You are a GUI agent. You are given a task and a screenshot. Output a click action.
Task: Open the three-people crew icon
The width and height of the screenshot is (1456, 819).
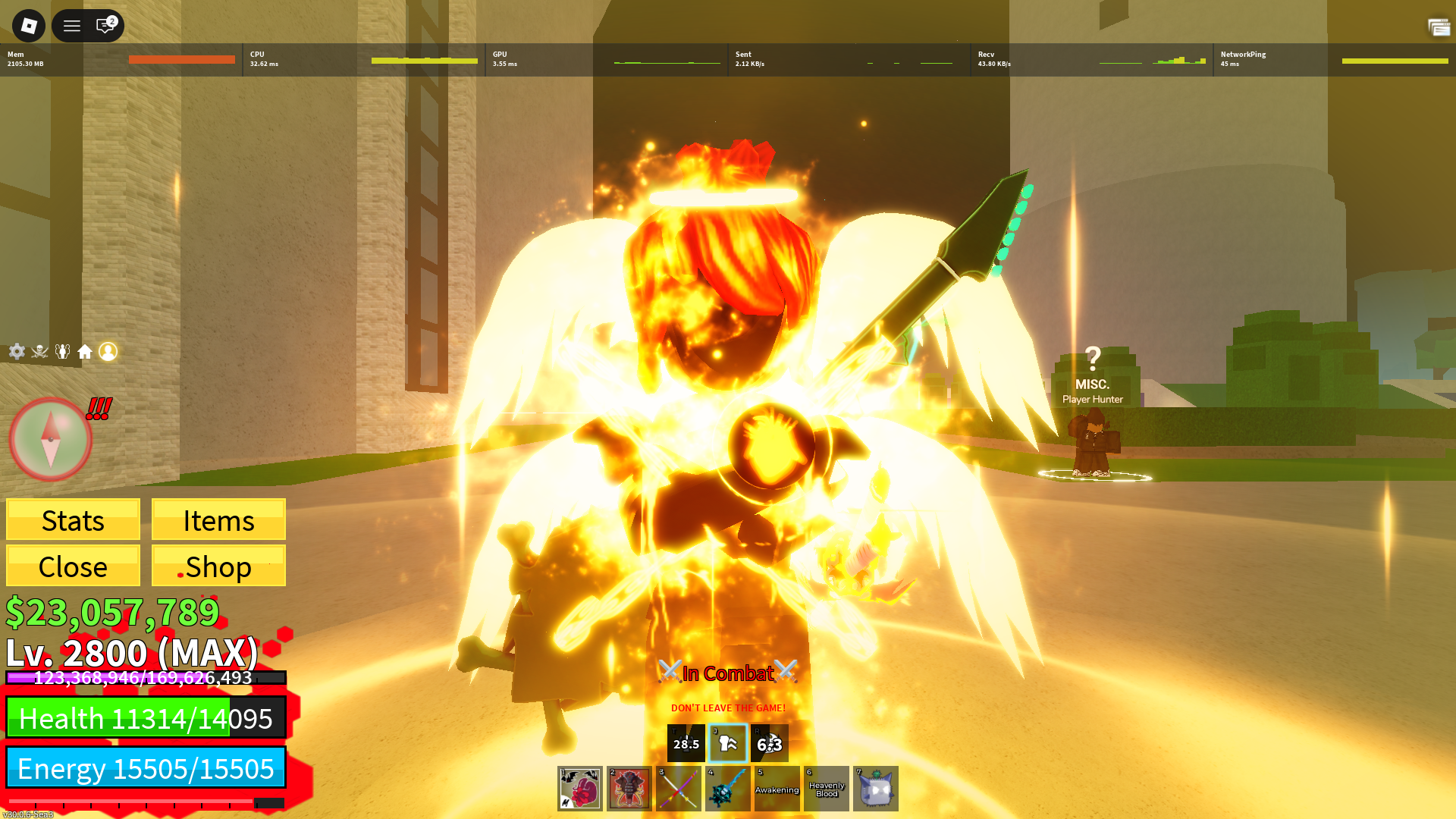pyautogui.click(x=62, y=351)
